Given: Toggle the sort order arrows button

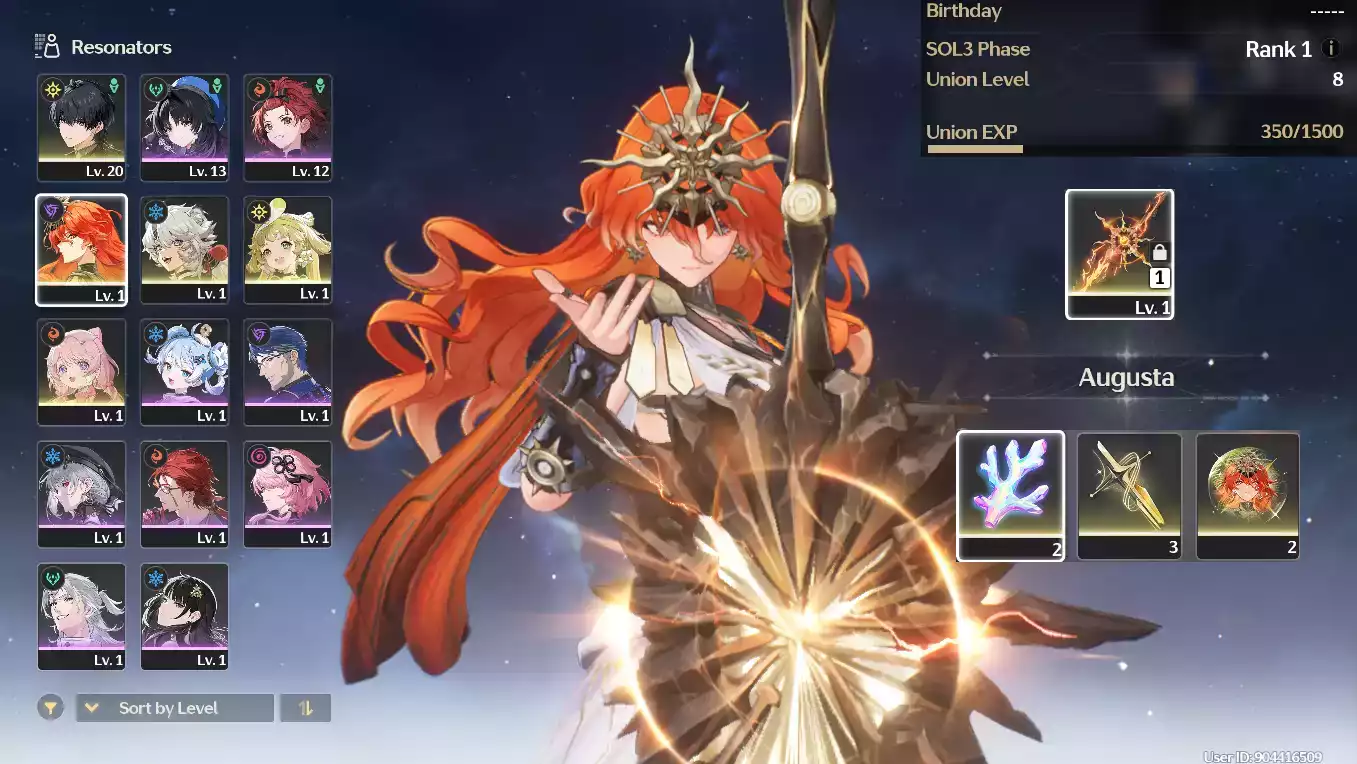Looking at the screenshot, I should tap(306, 708).
